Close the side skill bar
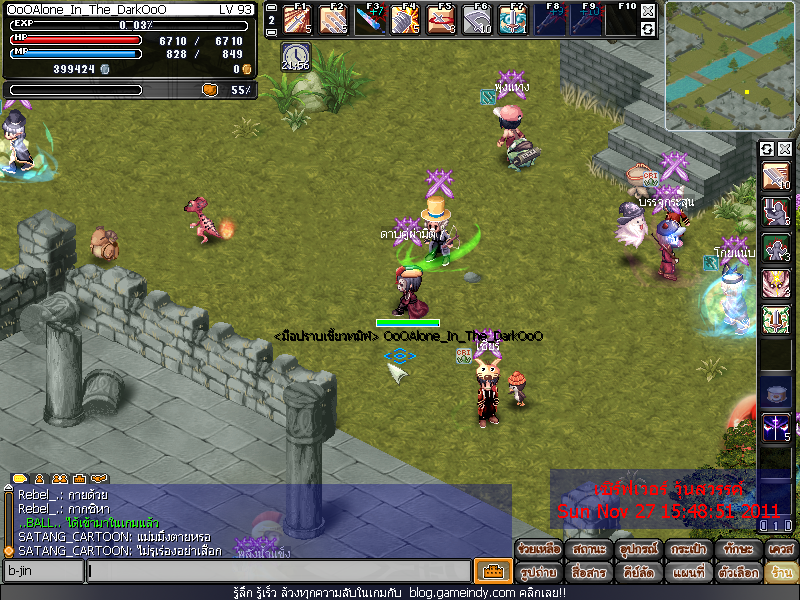This screenshot has height=600, width=800. 785,149
